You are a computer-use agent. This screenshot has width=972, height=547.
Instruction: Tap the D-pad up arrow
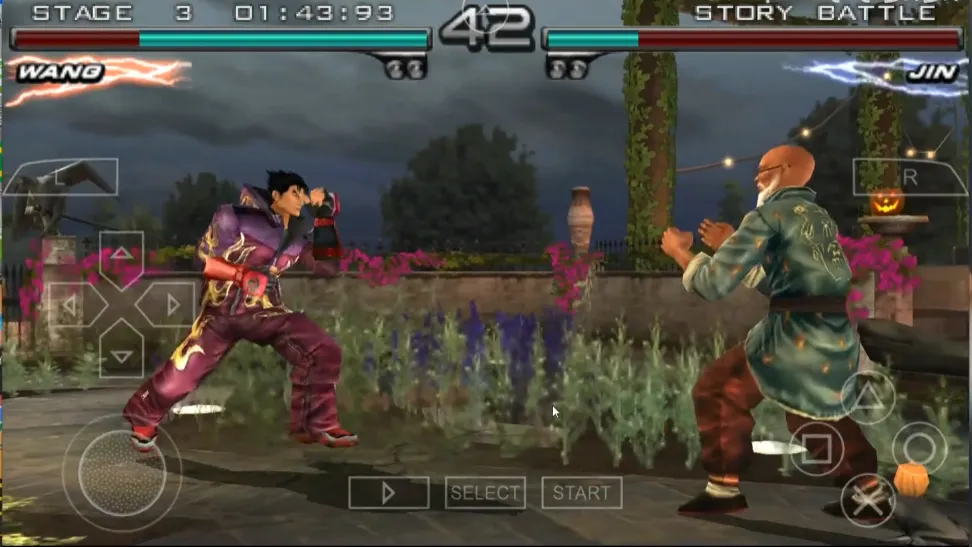click(x=121, y=256)
